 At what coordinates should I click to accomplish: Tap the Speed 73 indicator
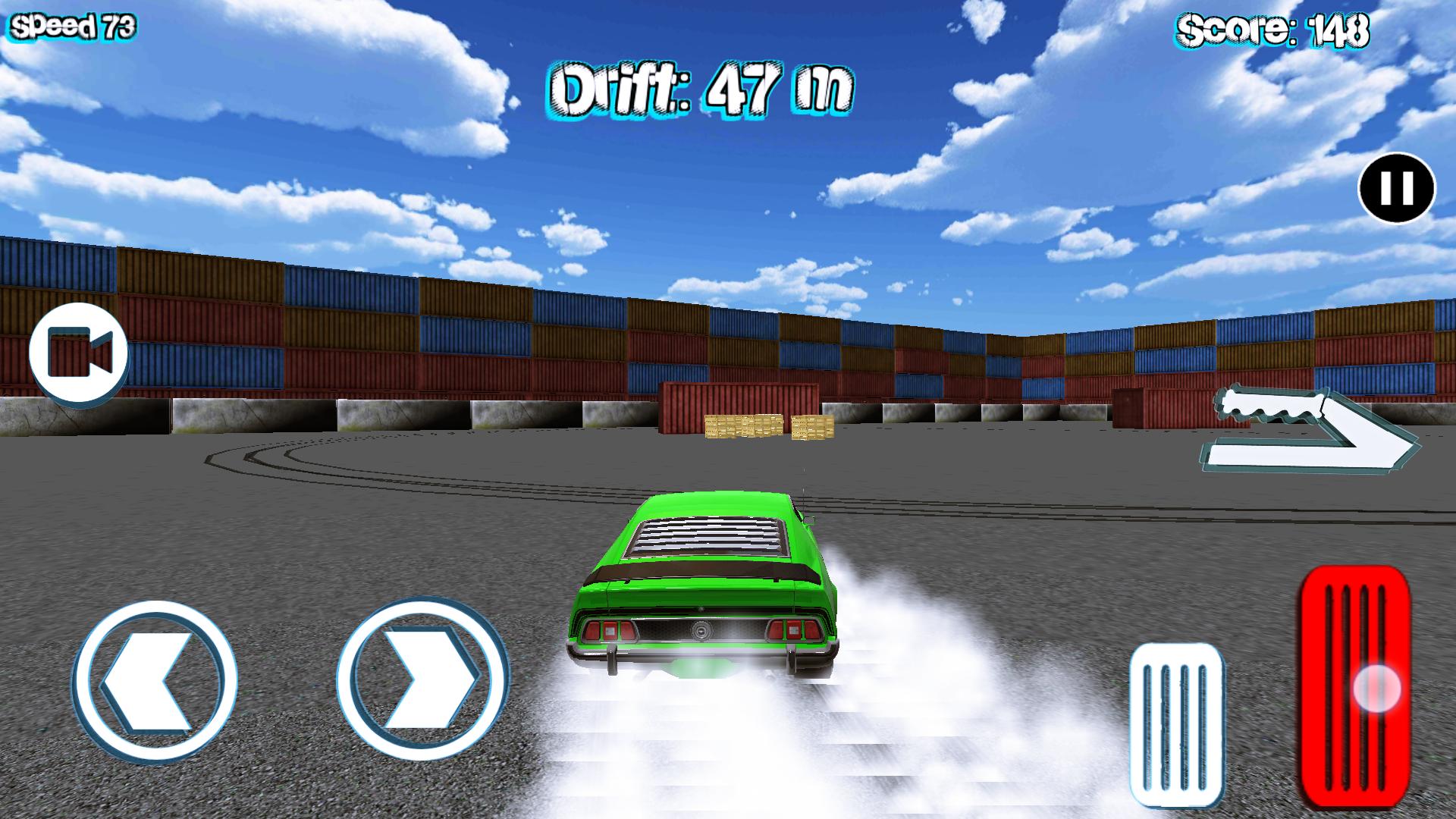(x=72, y=26)
